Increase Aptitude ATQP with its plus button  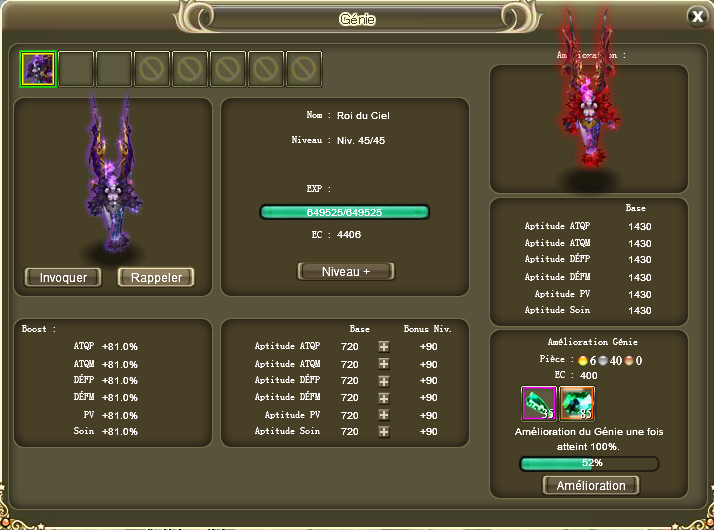point(383,346)
